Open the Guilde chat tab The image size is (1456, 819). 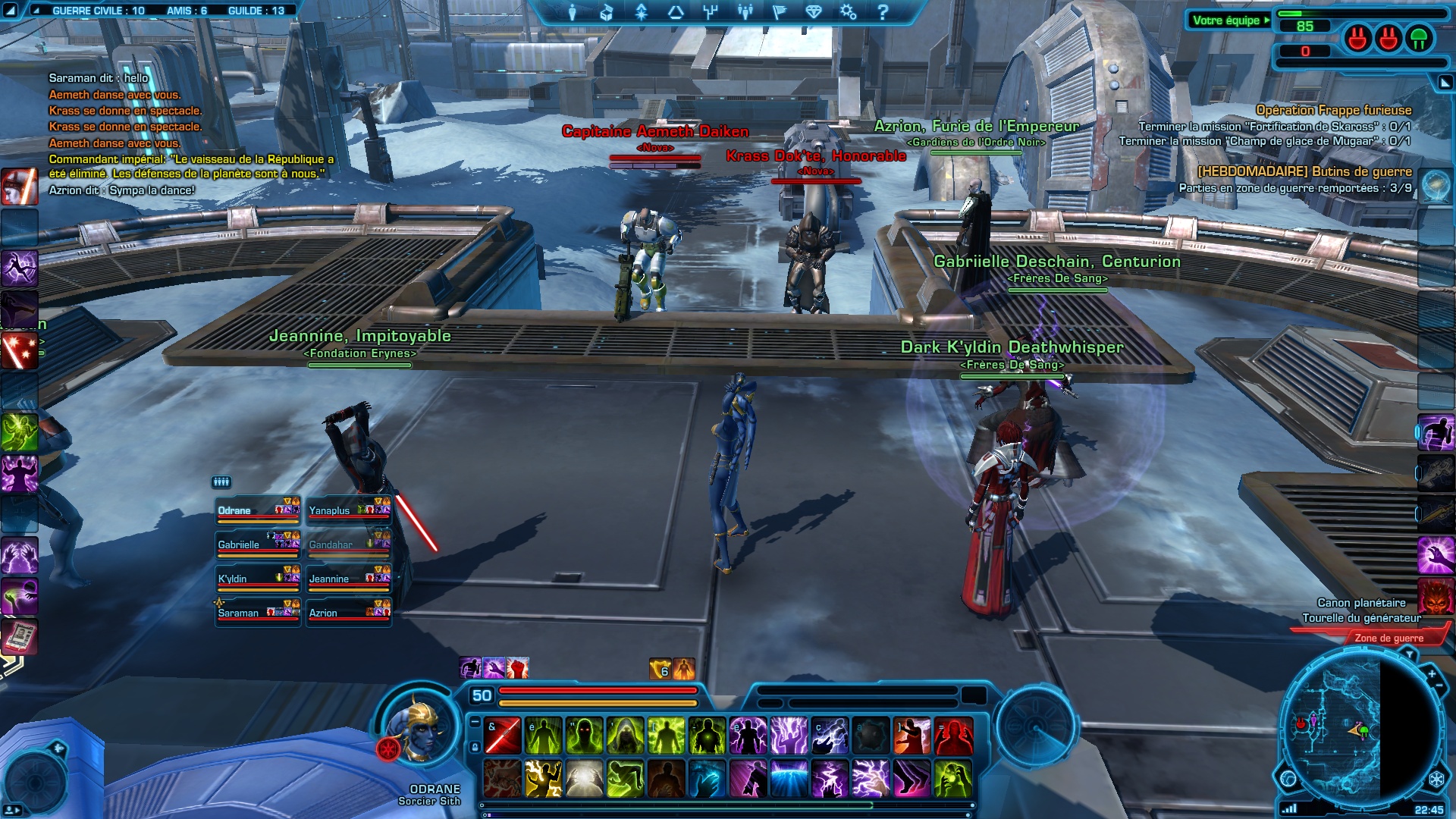(x=256, y=11)
